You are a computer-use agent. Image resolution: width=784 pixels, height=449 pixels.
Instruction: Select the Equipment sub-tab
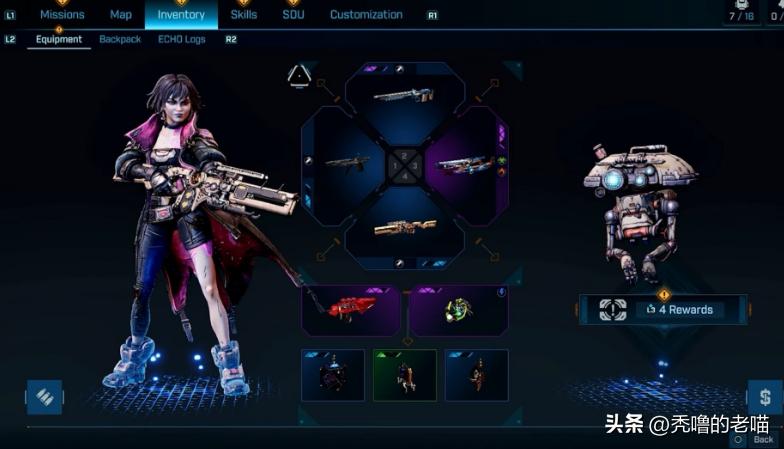[x=59, y=40]
